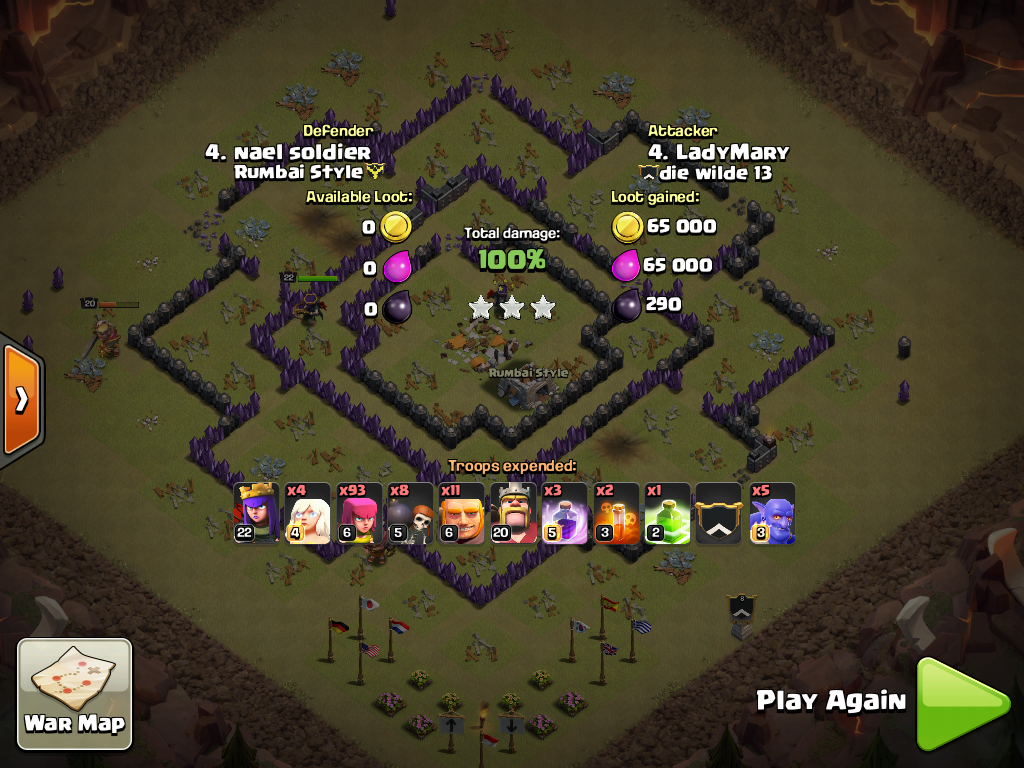Screen dimensions: 1024x768
Task: Choose the pink-haired Archer card
Action: 360,514
